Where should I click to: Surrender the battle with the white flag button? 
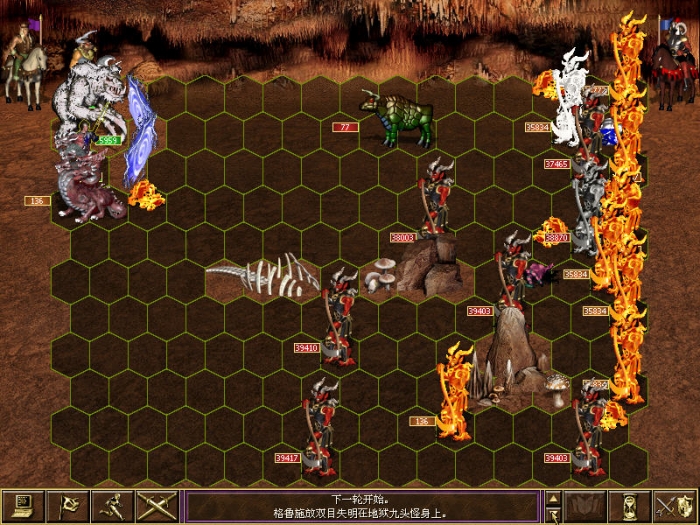pos(69,506)
